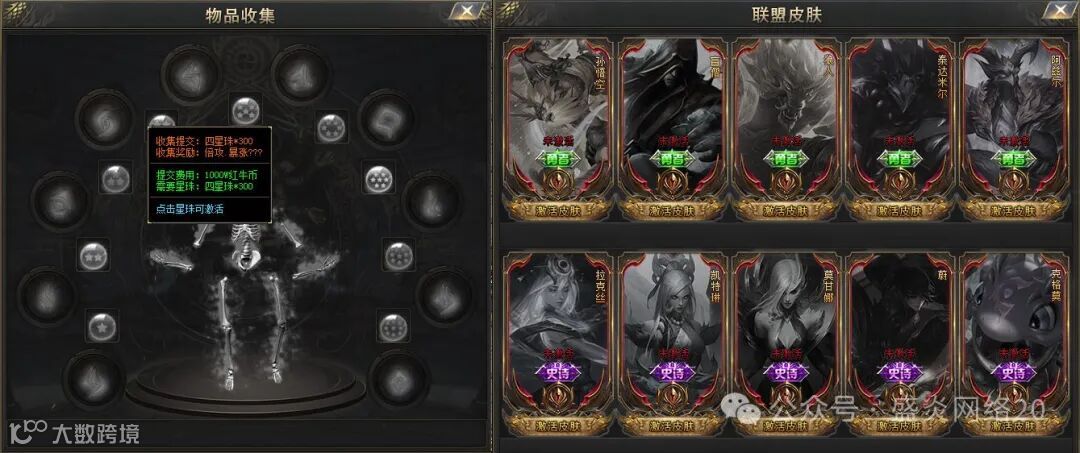Activate the 狼人 skin

tap(785, 210)
